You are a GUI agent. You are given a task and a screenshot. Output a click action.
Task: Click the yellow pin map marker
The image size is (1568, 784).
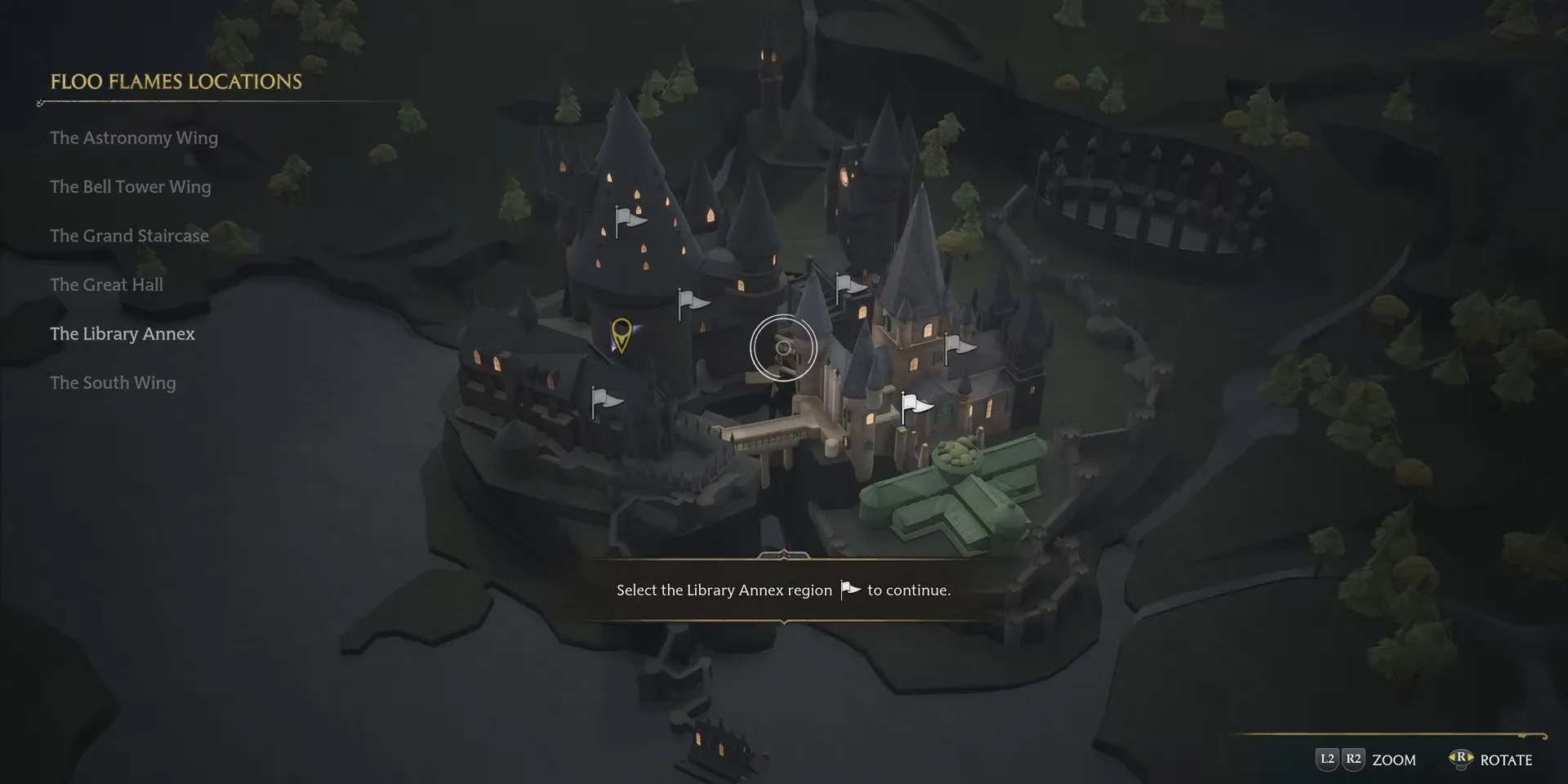click(x=621, y=333)
